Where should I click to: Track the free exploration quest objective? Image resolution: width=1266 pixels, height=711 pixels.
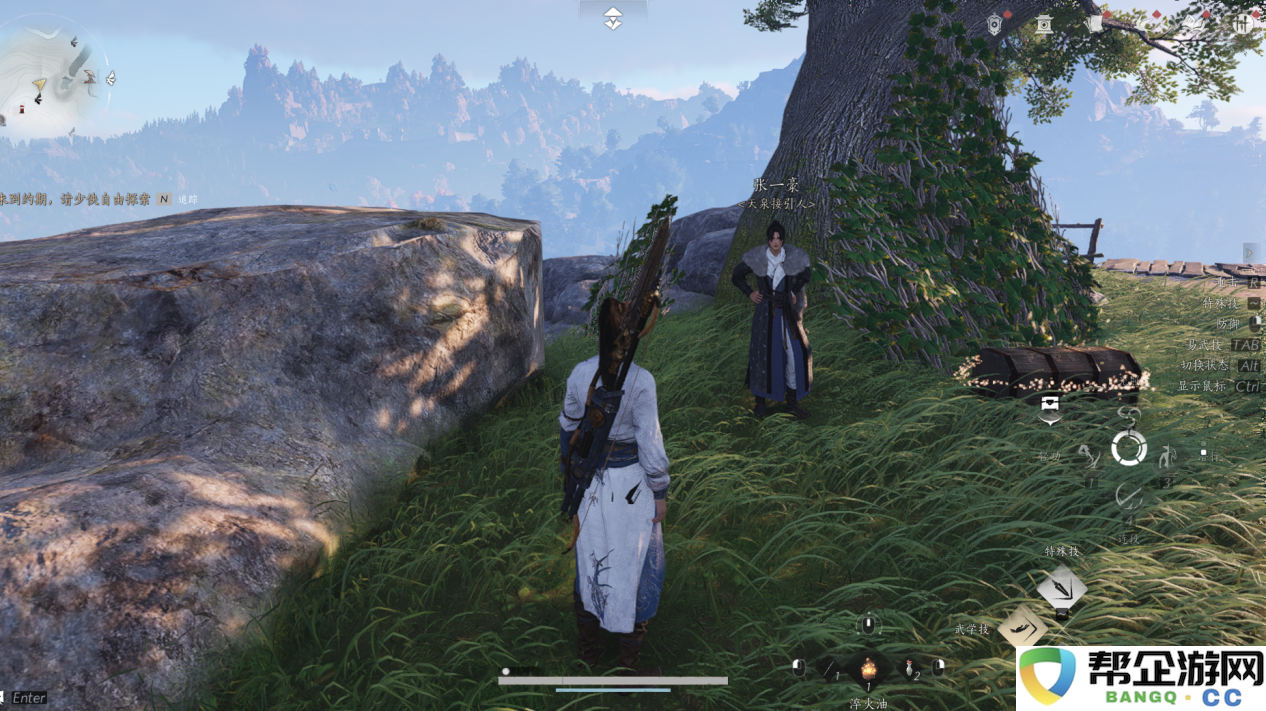pos(90,199)
